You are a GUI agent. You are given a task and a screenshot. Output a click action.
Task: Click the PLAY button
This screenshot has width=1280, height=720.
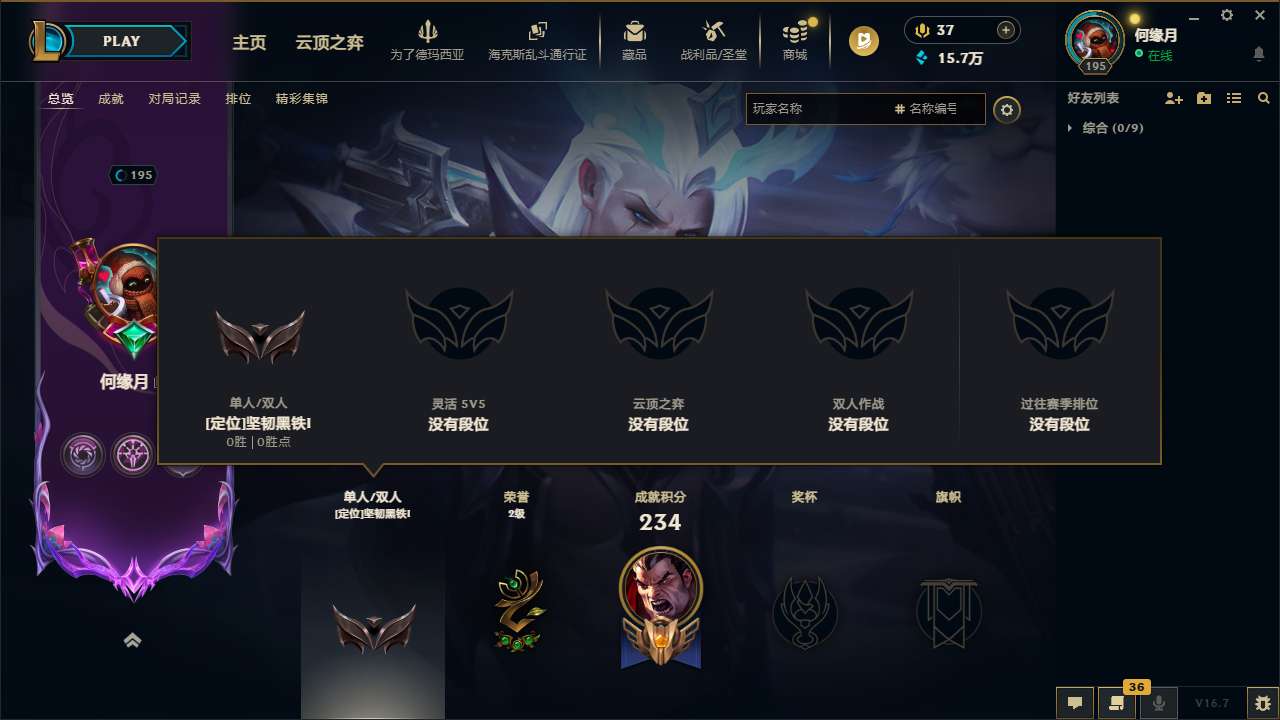(x=122, y=41)
